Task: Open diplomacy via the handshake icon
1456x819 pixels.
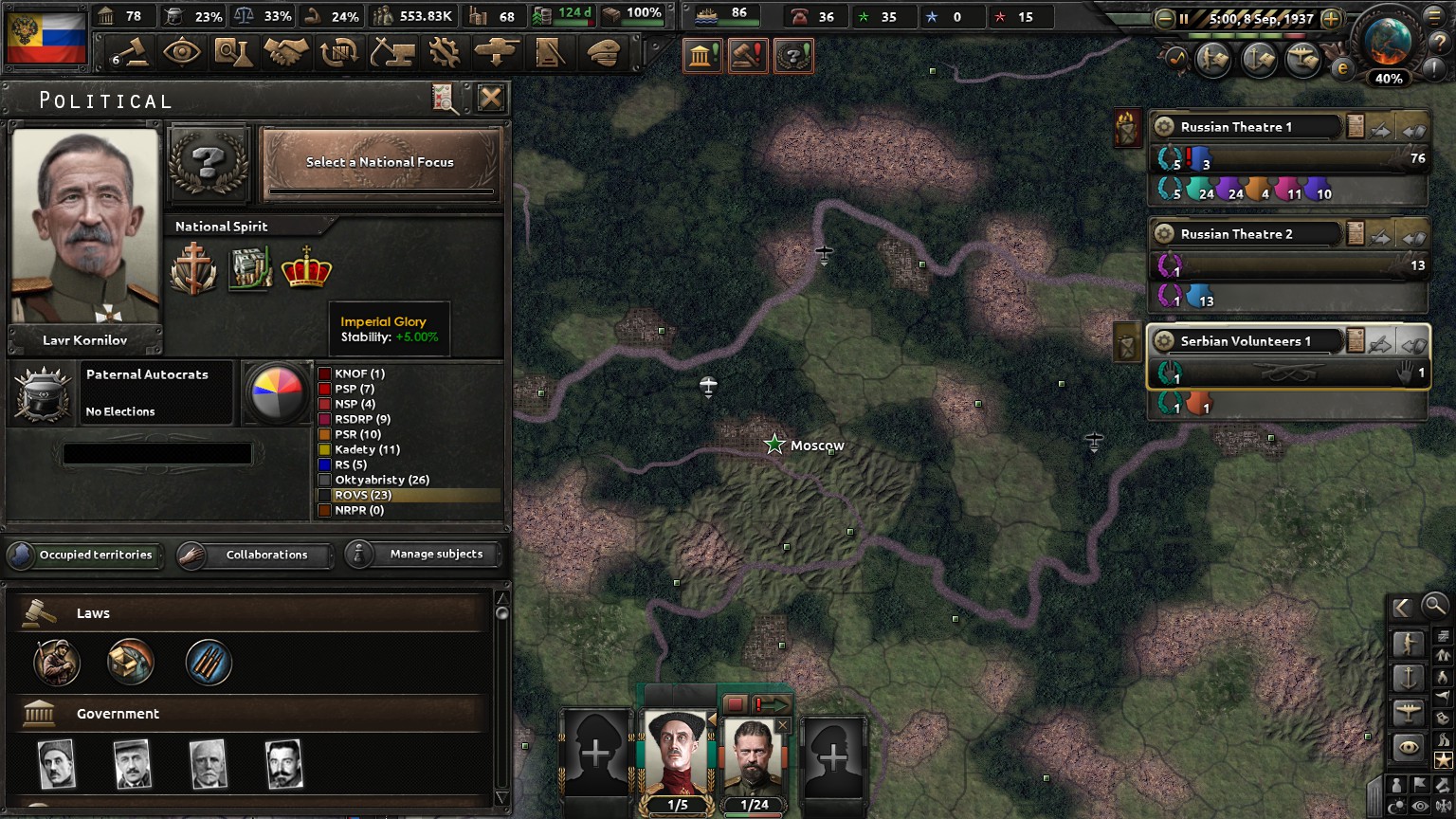Action: coord(285,52)
